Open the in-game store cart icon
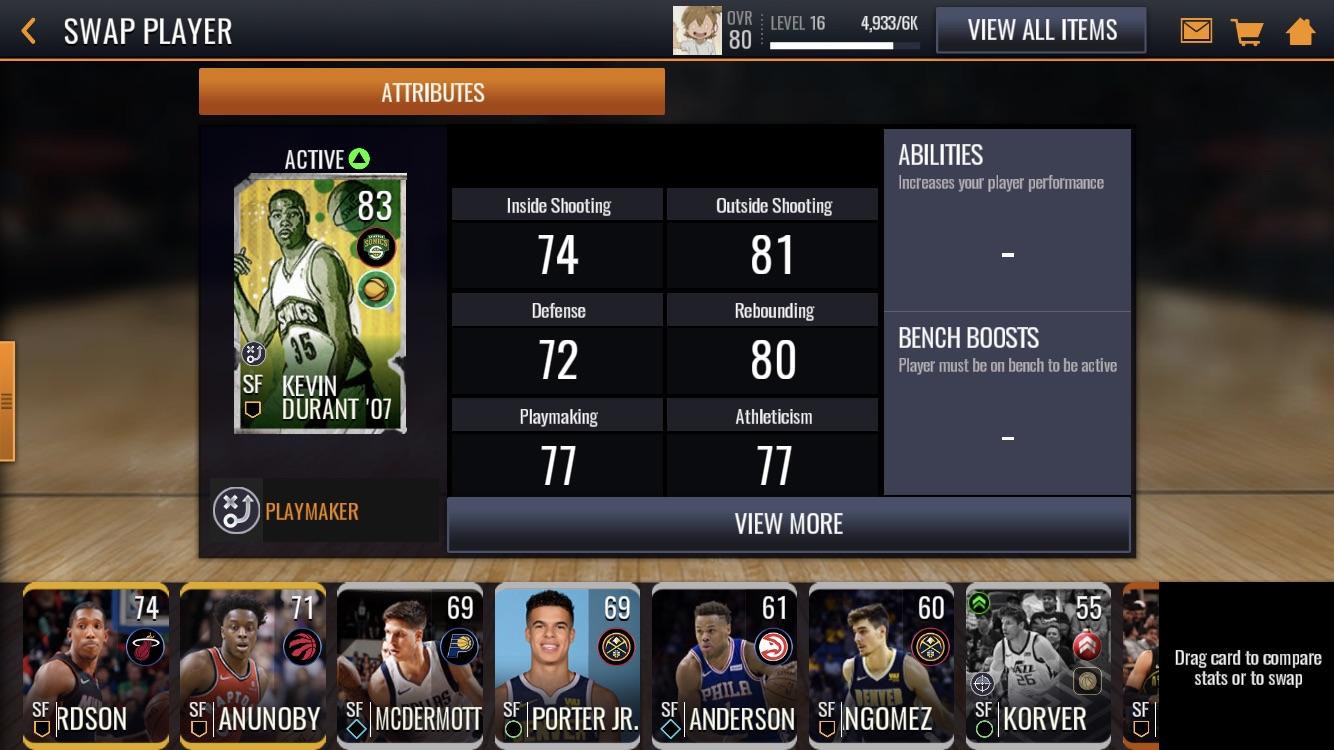Screen dimensions: 1334x750 [1247, 30]
